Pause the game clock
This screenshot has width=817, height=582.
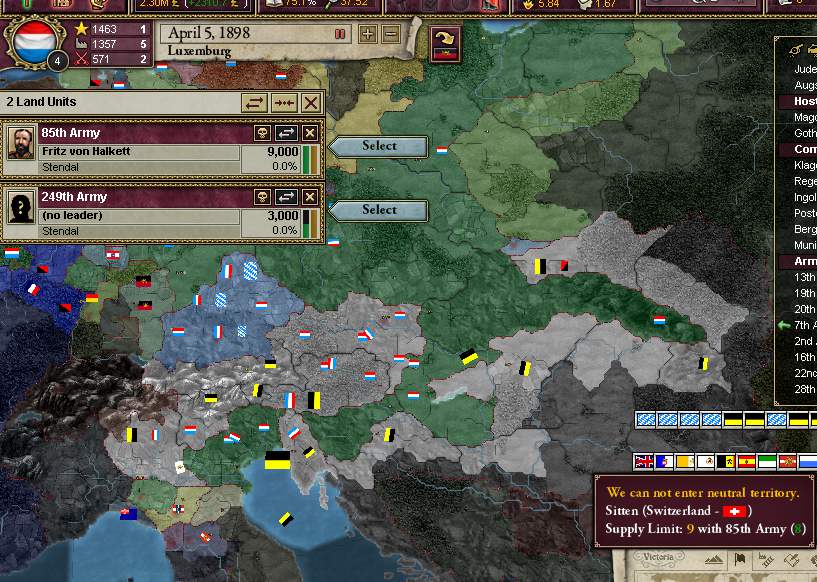[x=340, y=34]
